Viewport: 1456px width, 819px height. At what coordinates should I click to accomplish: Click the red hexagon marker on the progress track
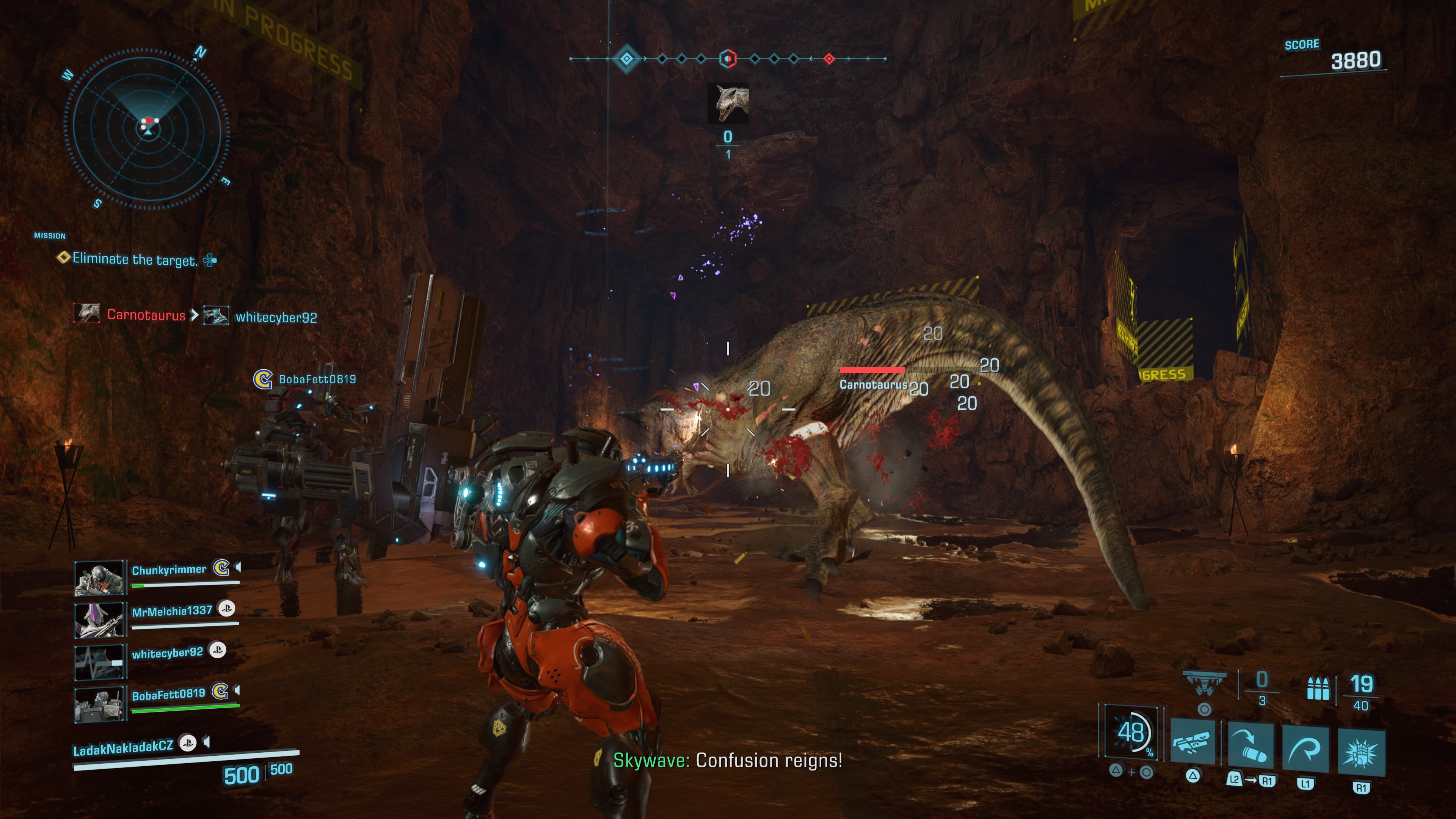pos(728,58)
